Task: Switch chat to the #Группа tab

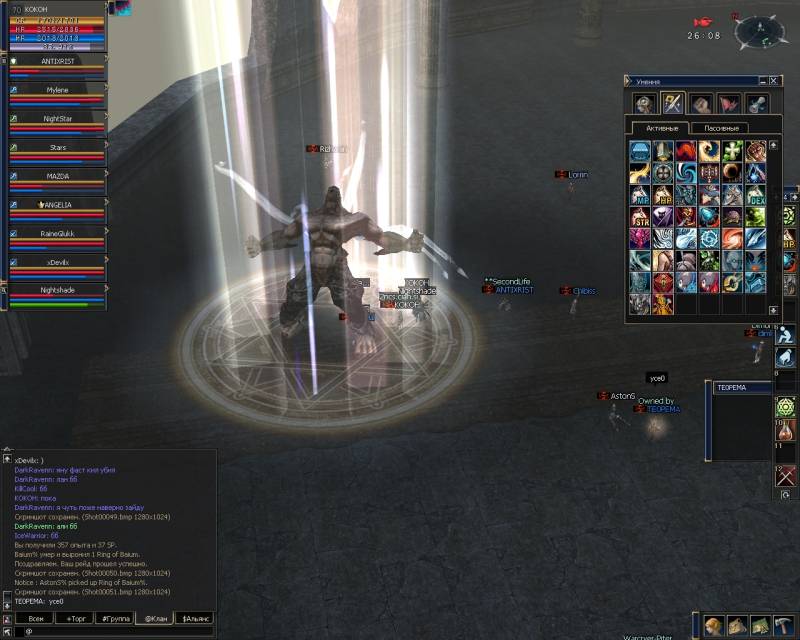Action: pos(114,618)
